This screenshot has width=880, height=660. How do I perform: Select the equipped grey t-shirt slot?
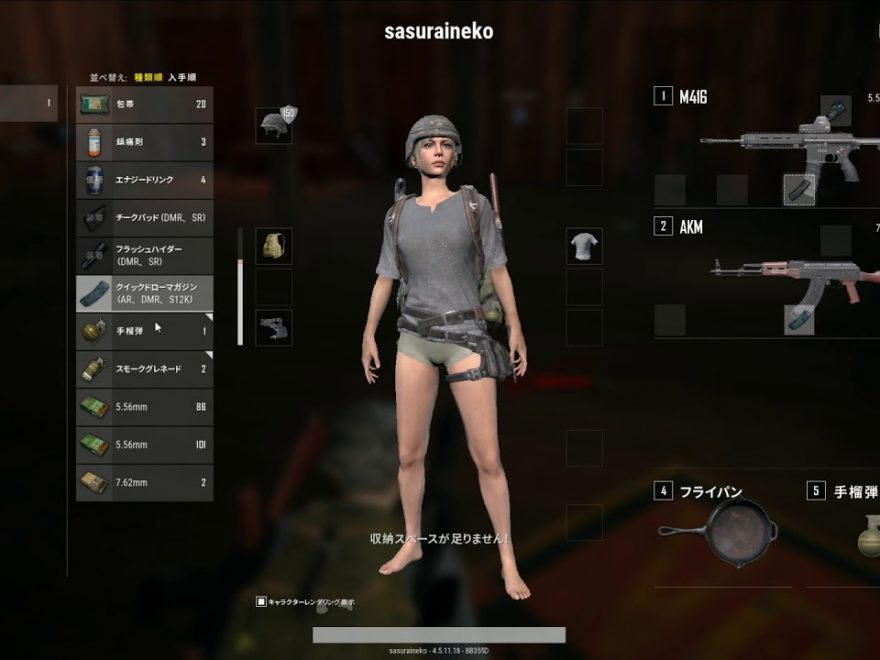(x=584, y=246)
